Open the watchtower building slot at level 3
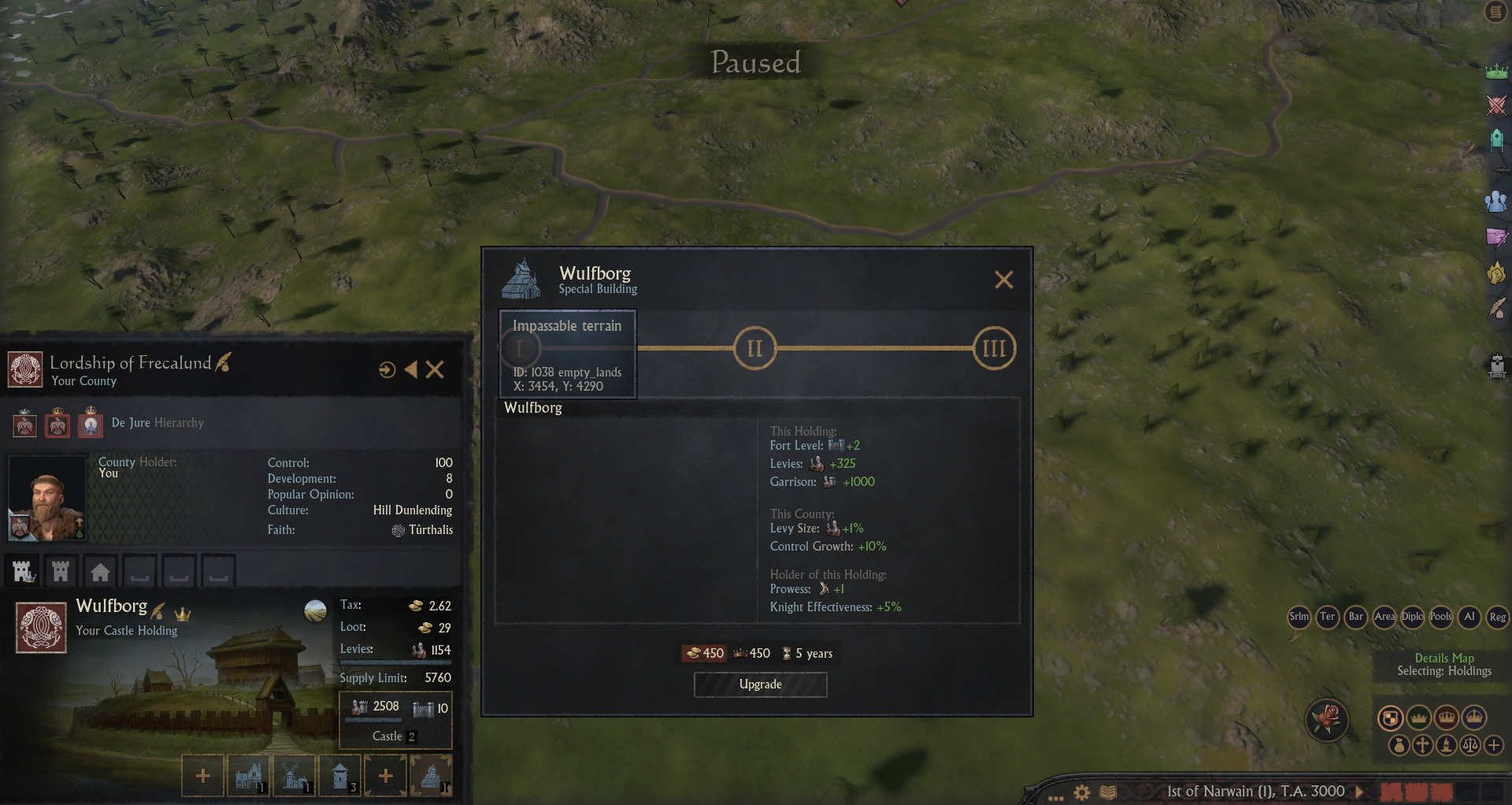 [x=340, y=776]
